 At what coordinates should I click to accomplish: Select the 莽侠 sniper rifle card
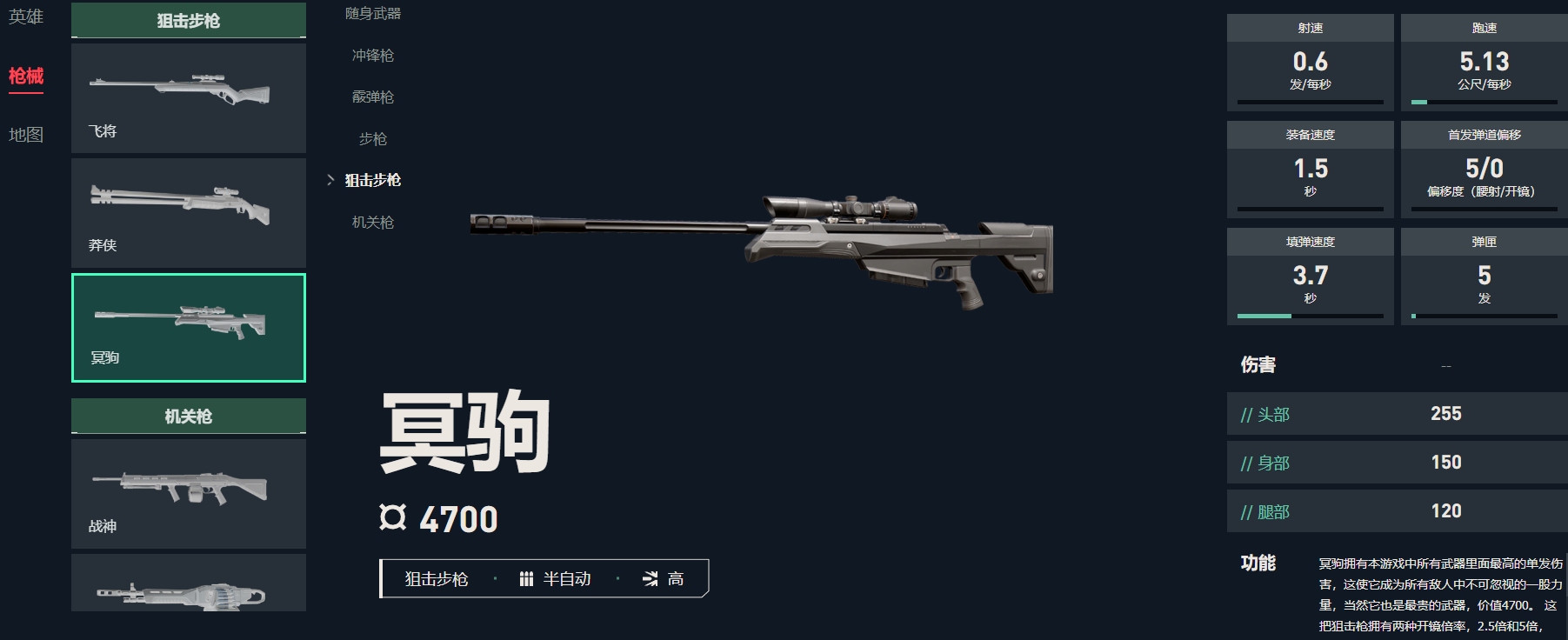click(x=189, y=213)
